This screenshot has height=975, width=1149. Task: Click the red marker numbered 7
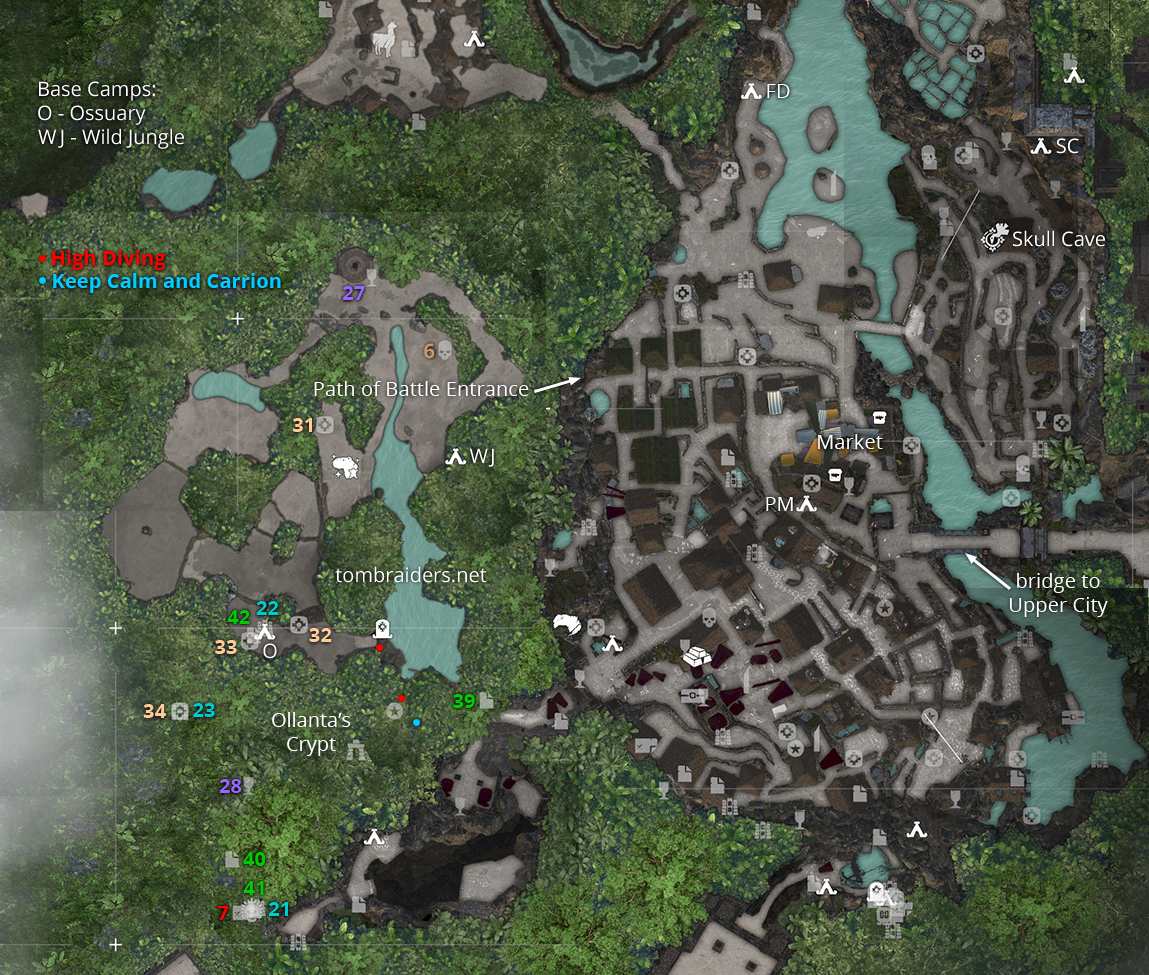224,912
